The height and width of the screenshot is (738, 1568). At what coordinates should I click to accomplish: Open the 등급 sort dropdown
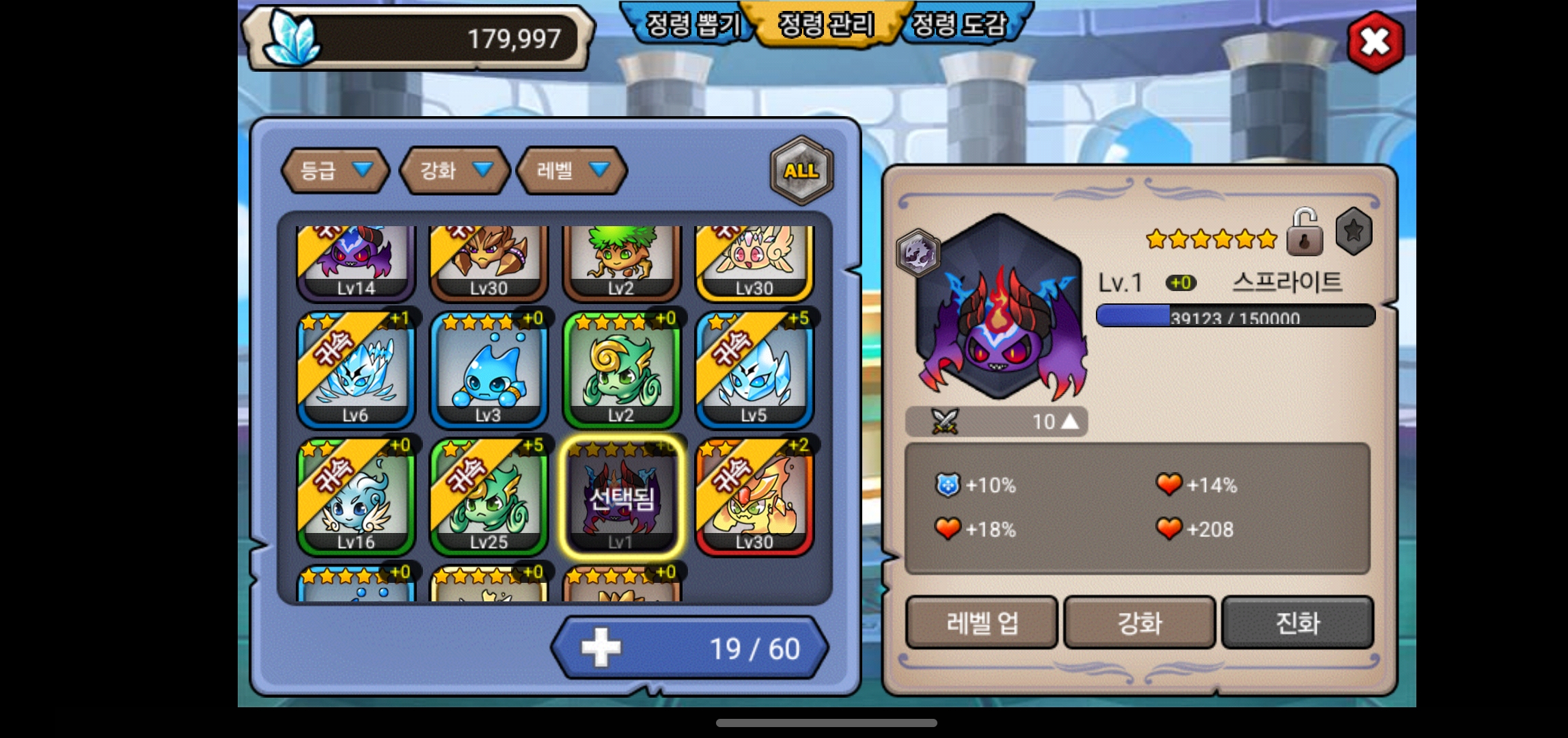(335, 170)
